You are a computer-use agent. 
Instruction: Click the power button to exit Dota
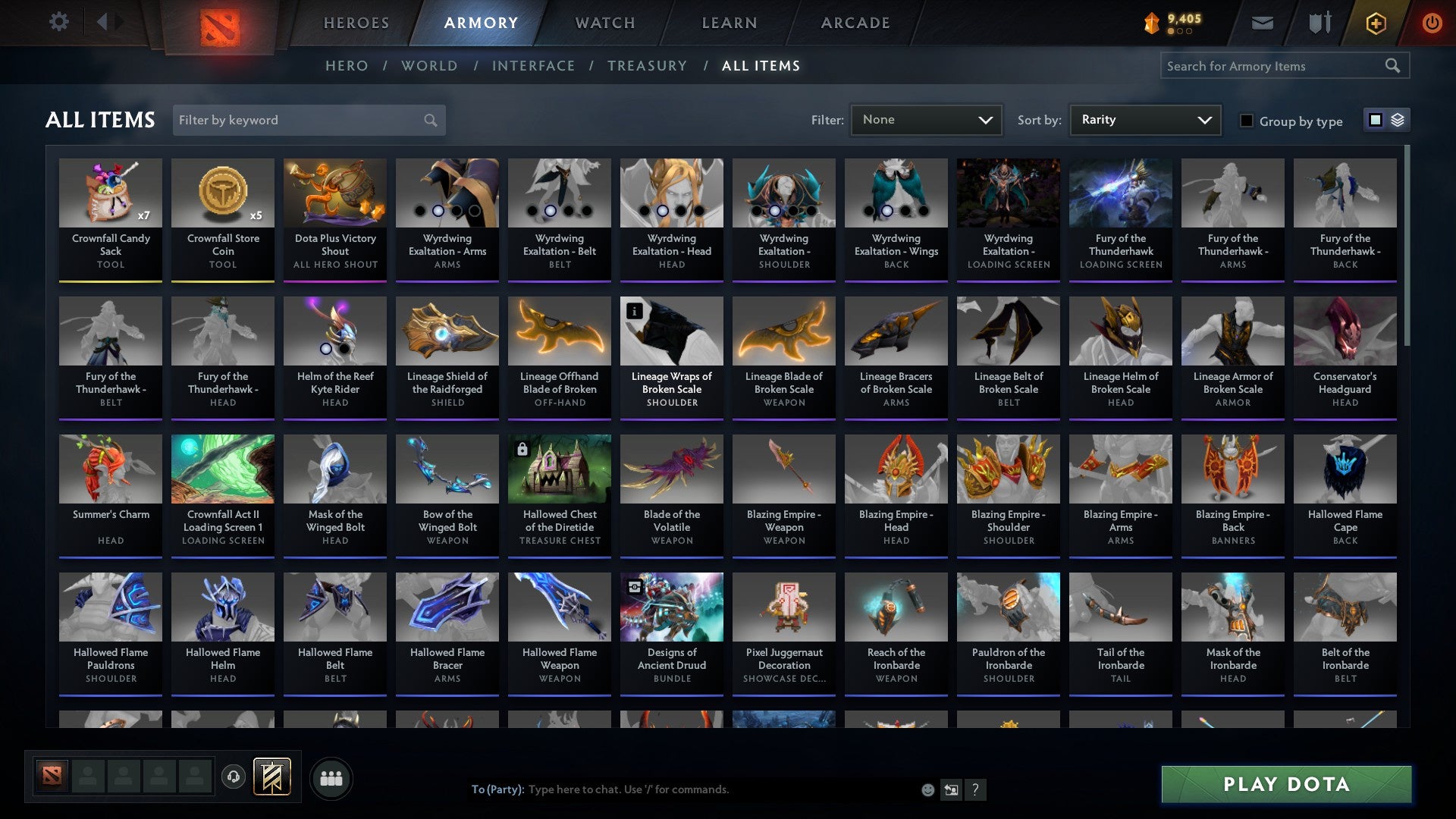(x=1432, y=23)
